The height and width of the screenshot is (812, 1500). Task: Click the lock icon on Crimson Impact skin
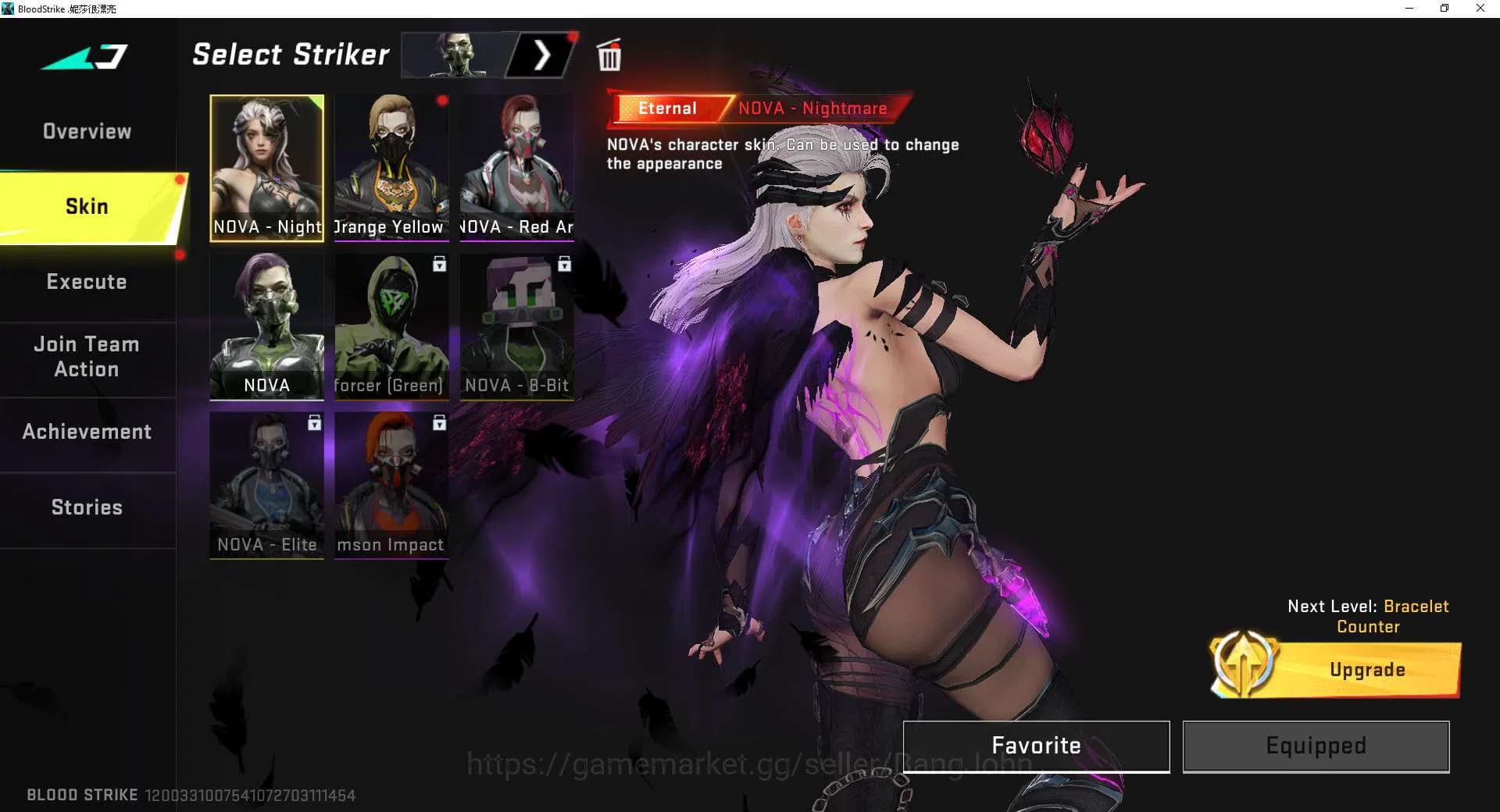click(439, 423)
